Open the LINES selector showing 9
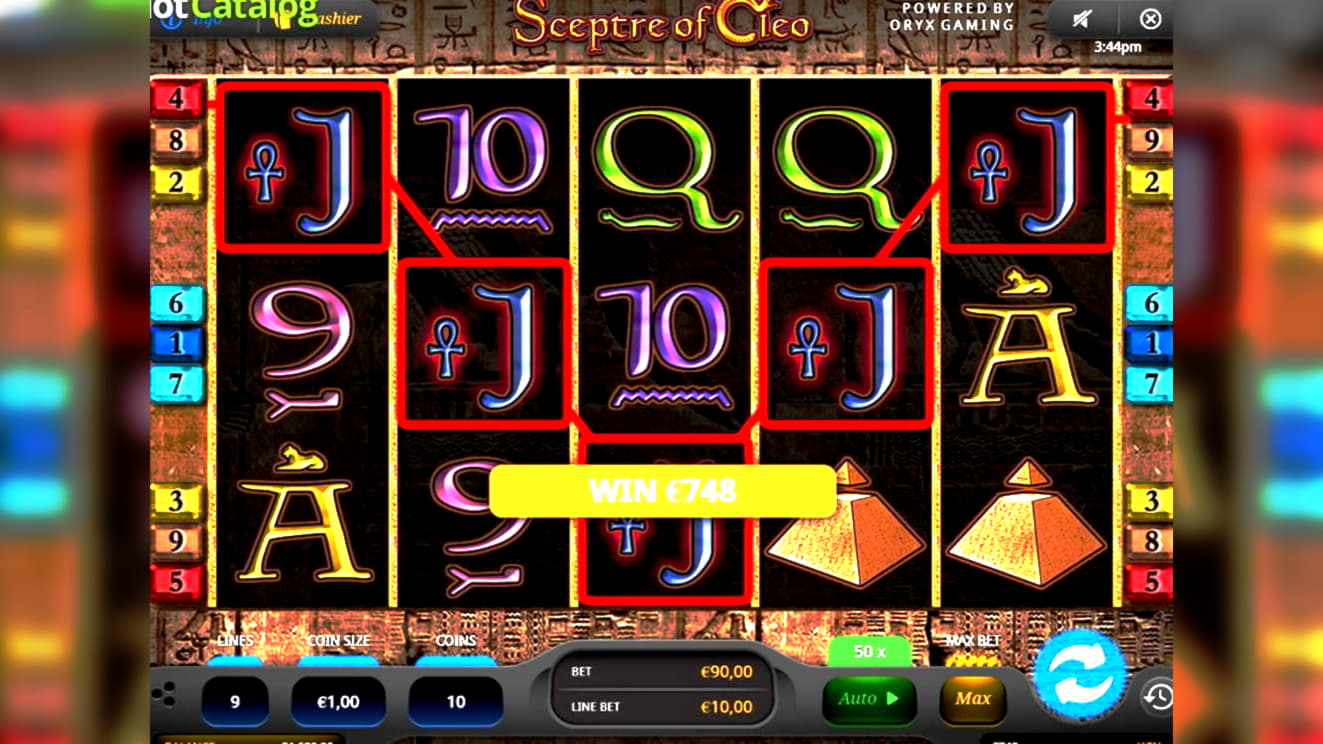1323x744 pixels. [x=236, y=699]
